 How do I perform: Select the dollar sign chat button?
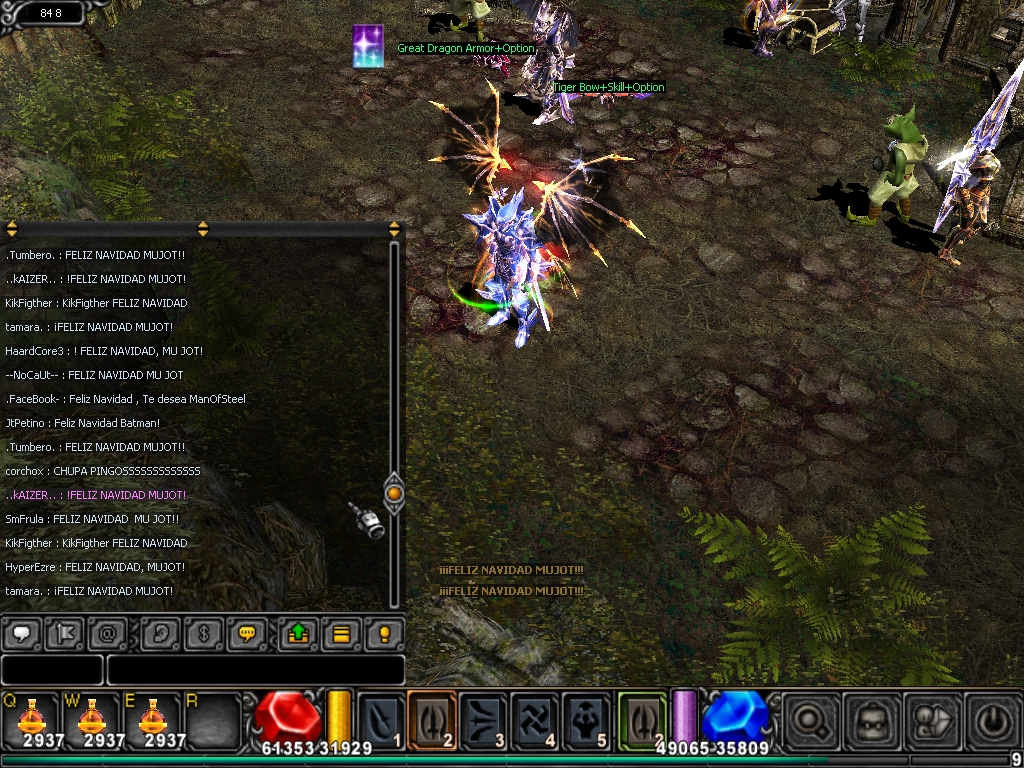203,633
